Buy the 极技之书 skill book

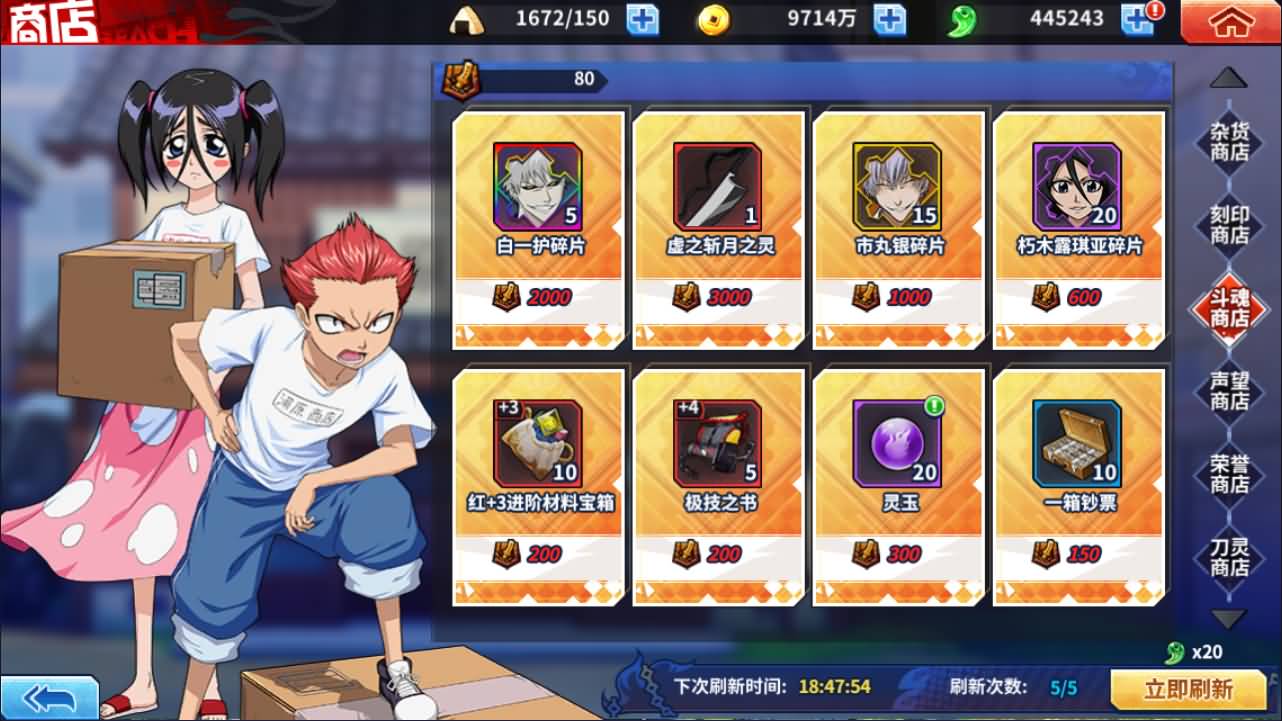pyautogui.click(x=719, y=487)
